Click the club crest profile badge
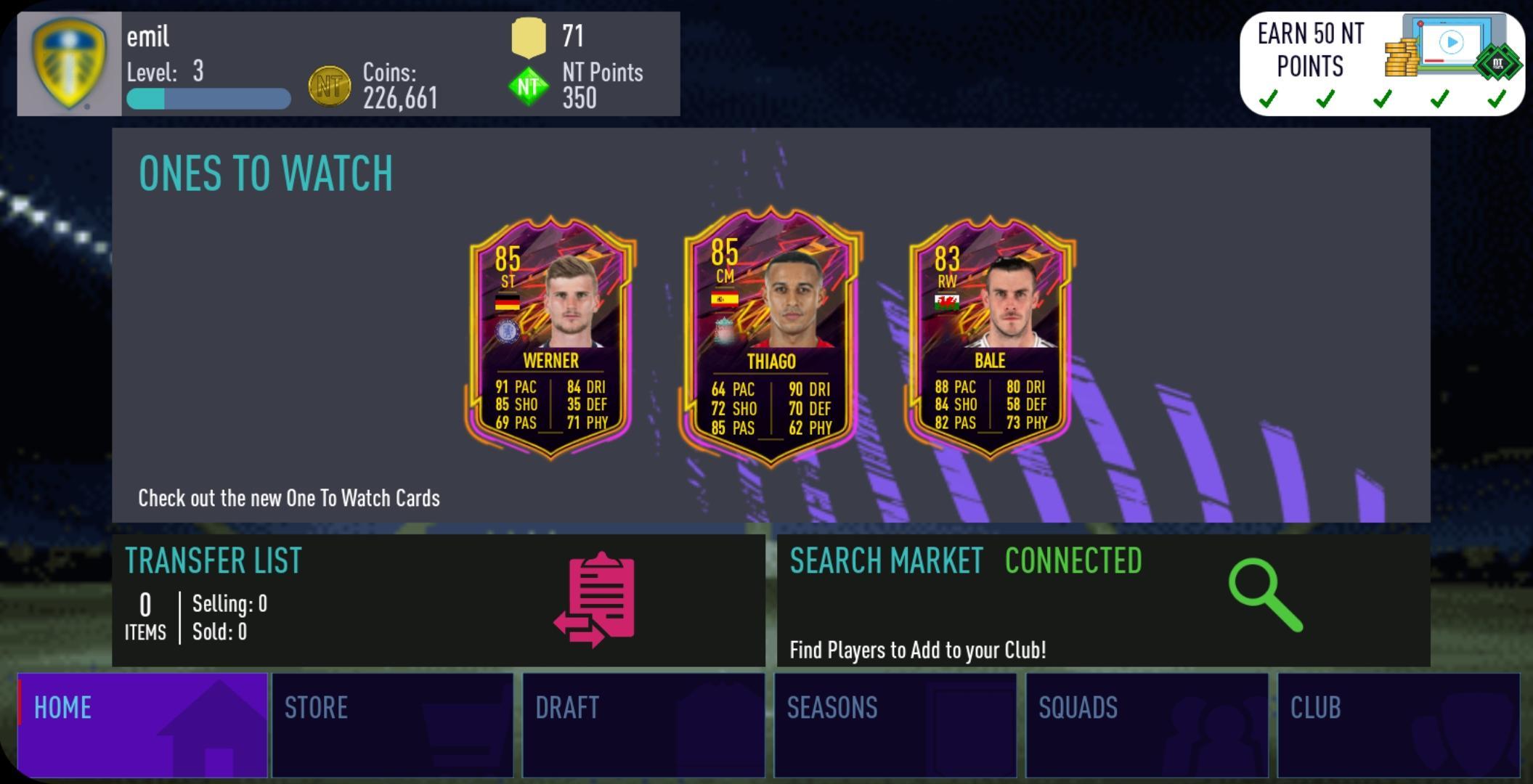 click(x=69, y=64)
